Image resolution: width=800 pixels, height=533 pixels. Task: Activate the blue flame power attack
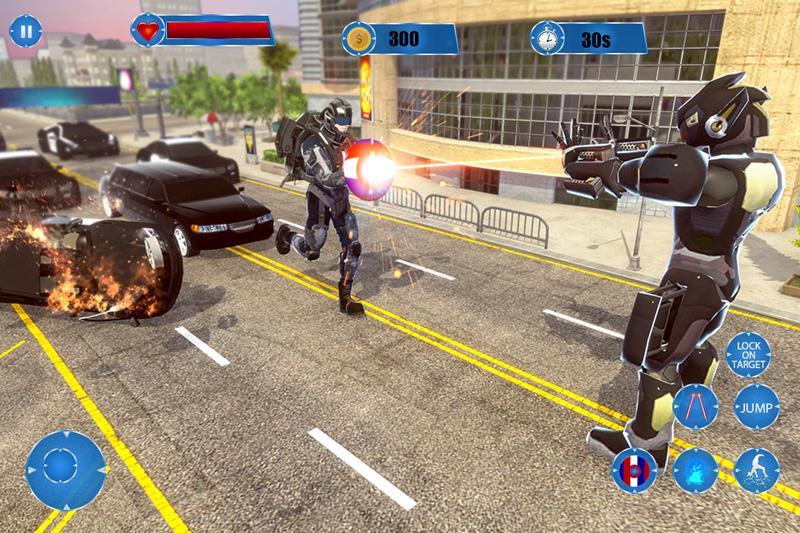coord(695,469)
